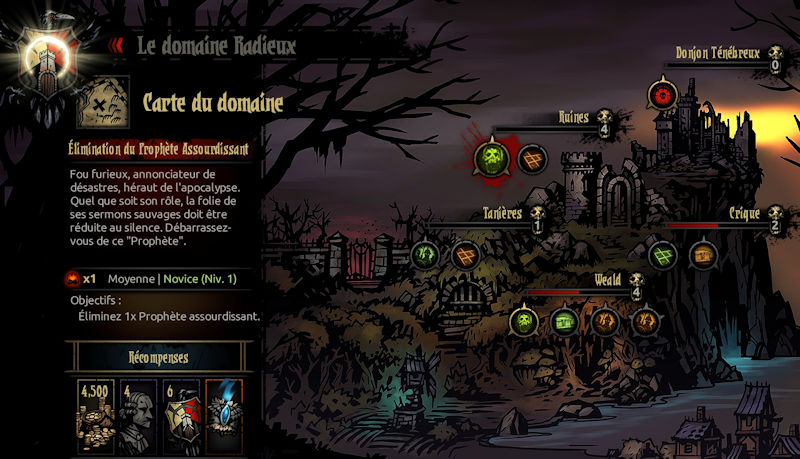The width and height of the screenshot is (800, 459).
Task: Select the Carte du domaine parchment icon
Action: click(103, 102)
